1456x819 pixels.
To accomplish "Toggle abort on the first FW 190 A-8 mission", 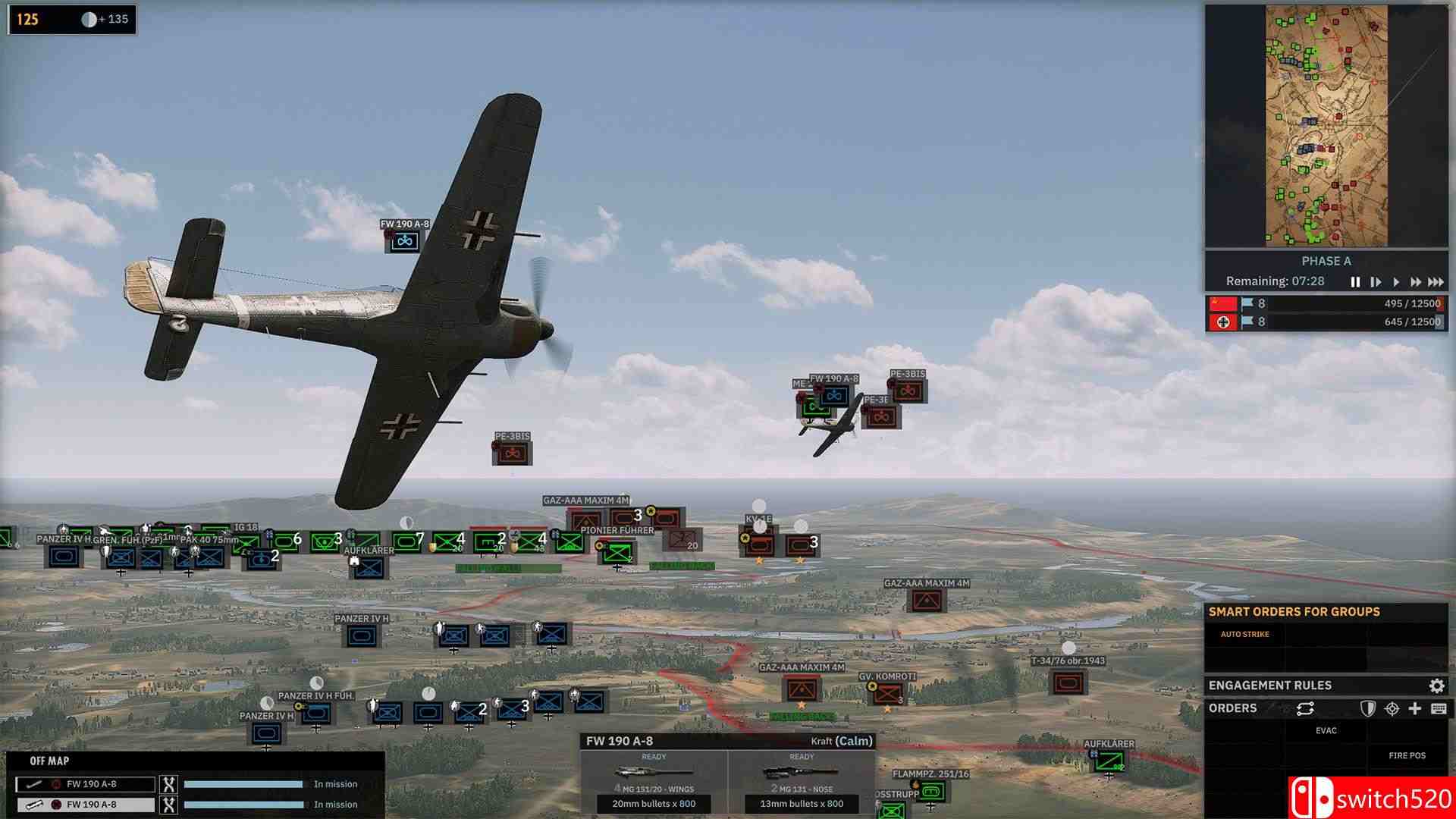I will click(x=168, y=784).
